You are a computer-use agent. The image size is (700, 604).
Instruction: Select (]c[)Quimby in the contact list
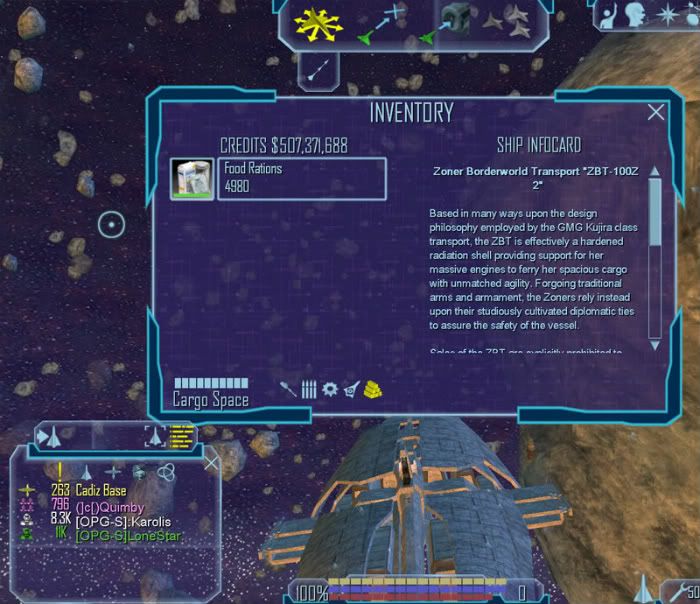[x=110, y=505]
